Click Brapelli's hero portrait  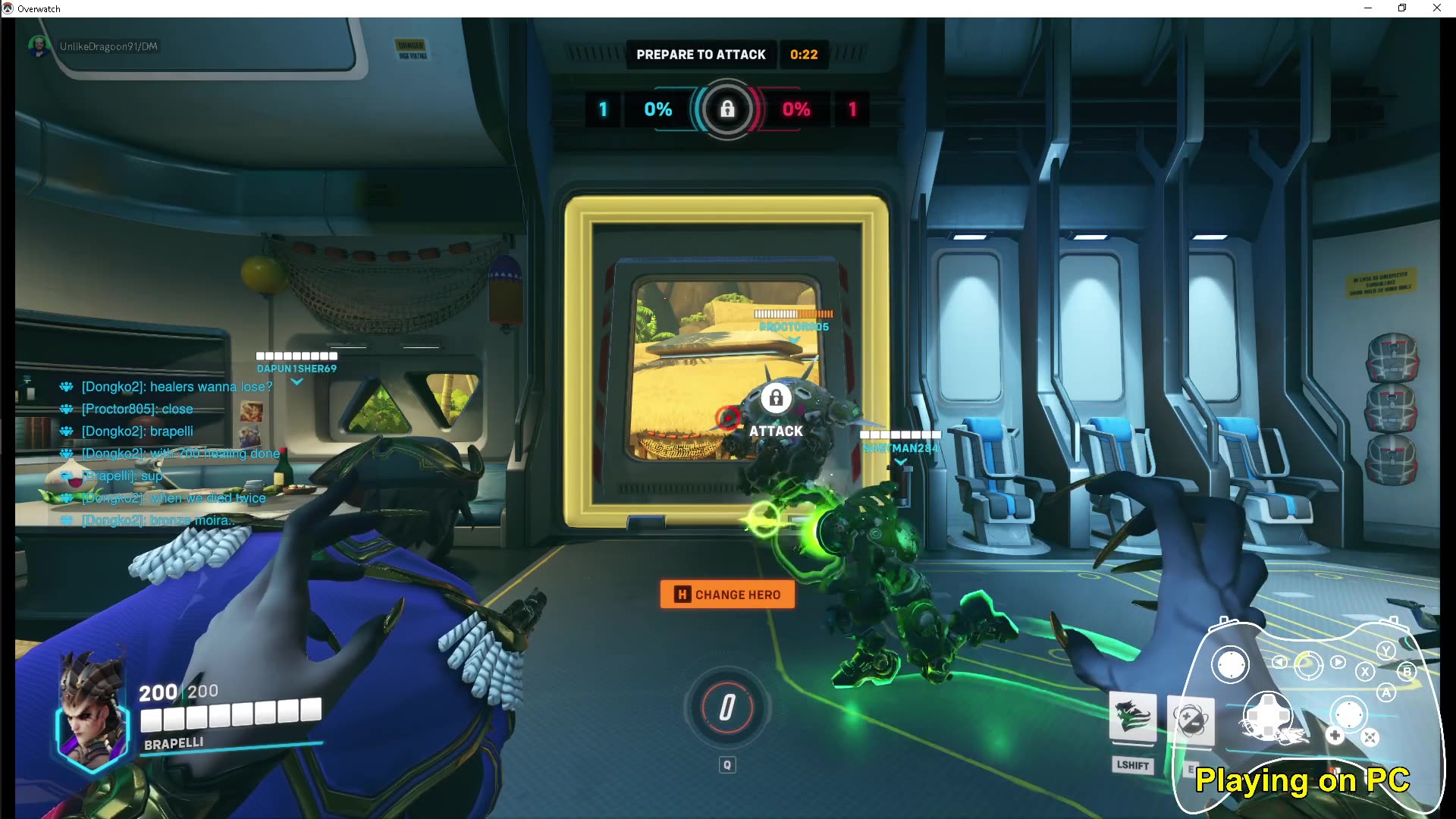point(92,714)
